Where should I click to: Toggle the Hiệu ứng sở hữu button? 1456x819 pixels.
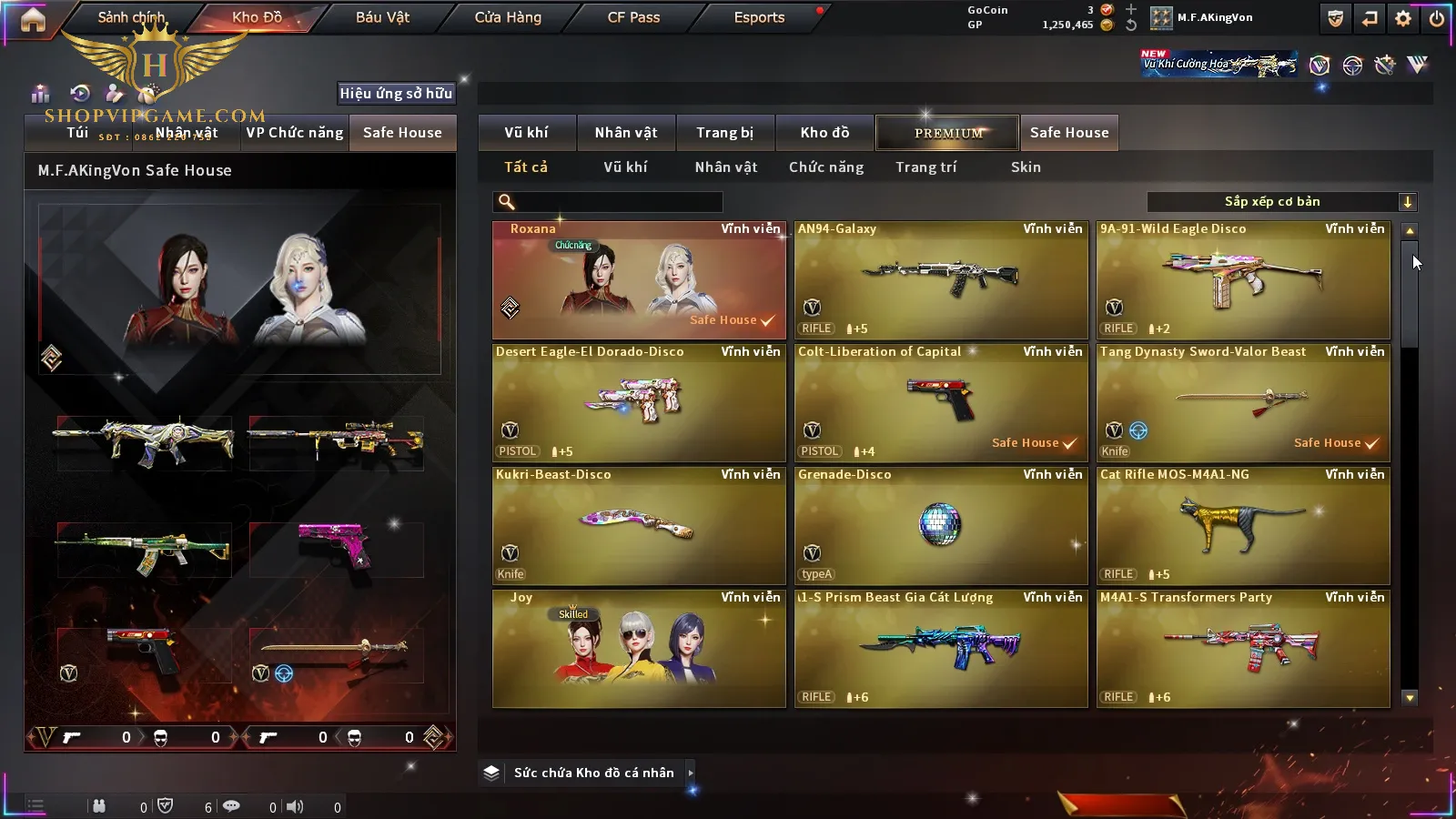[x=396, y=93]
